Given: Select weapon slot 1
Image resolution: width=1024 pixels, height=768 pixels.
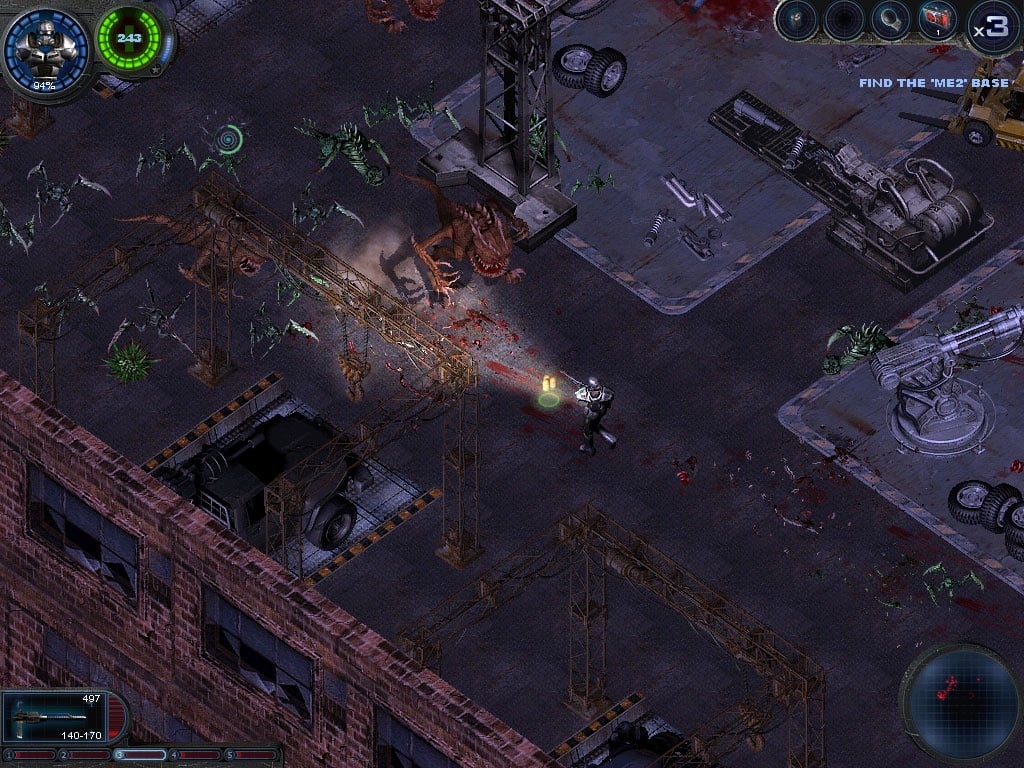Looking at the screenshot, I should point(29,755).
